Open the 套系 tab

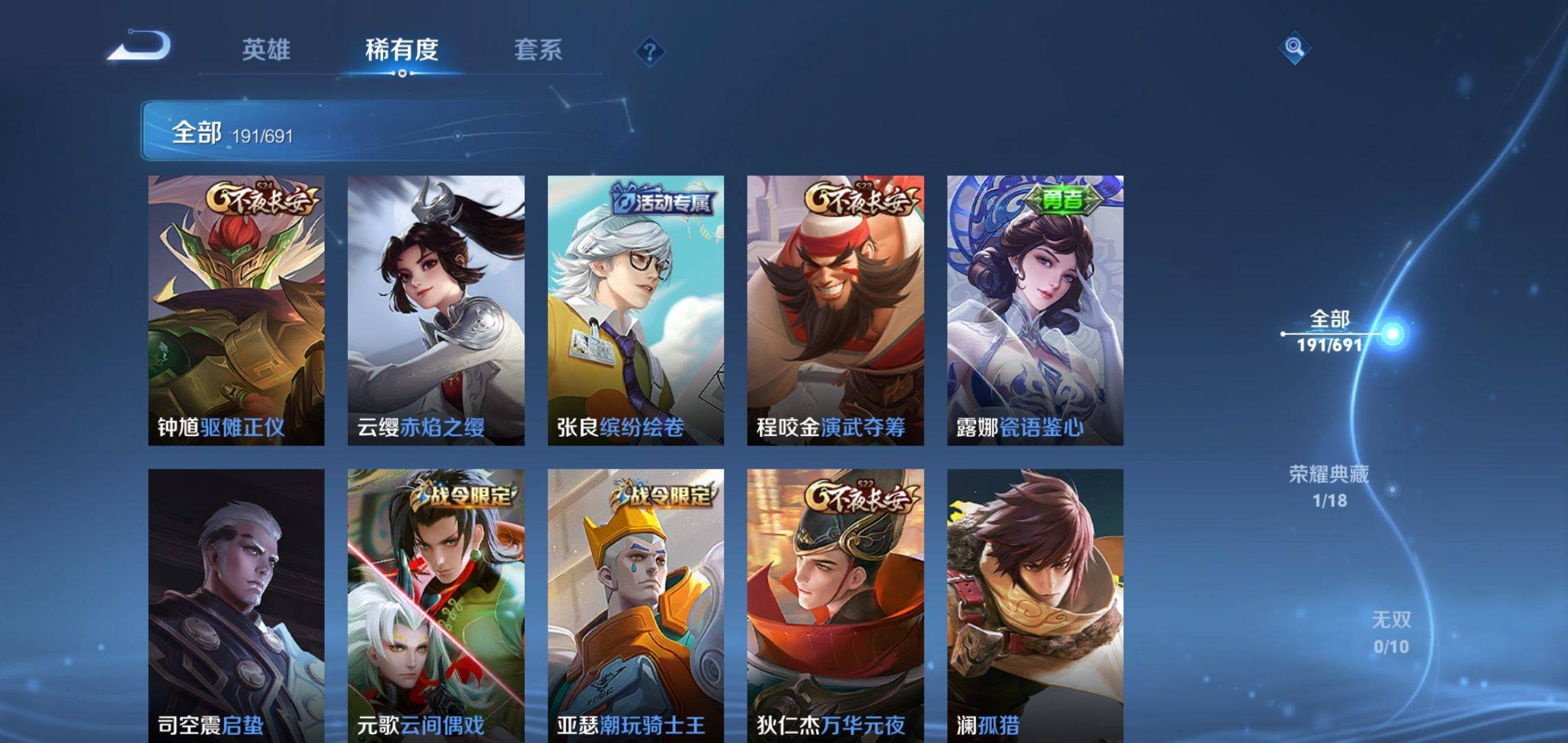tap(538, 50)
